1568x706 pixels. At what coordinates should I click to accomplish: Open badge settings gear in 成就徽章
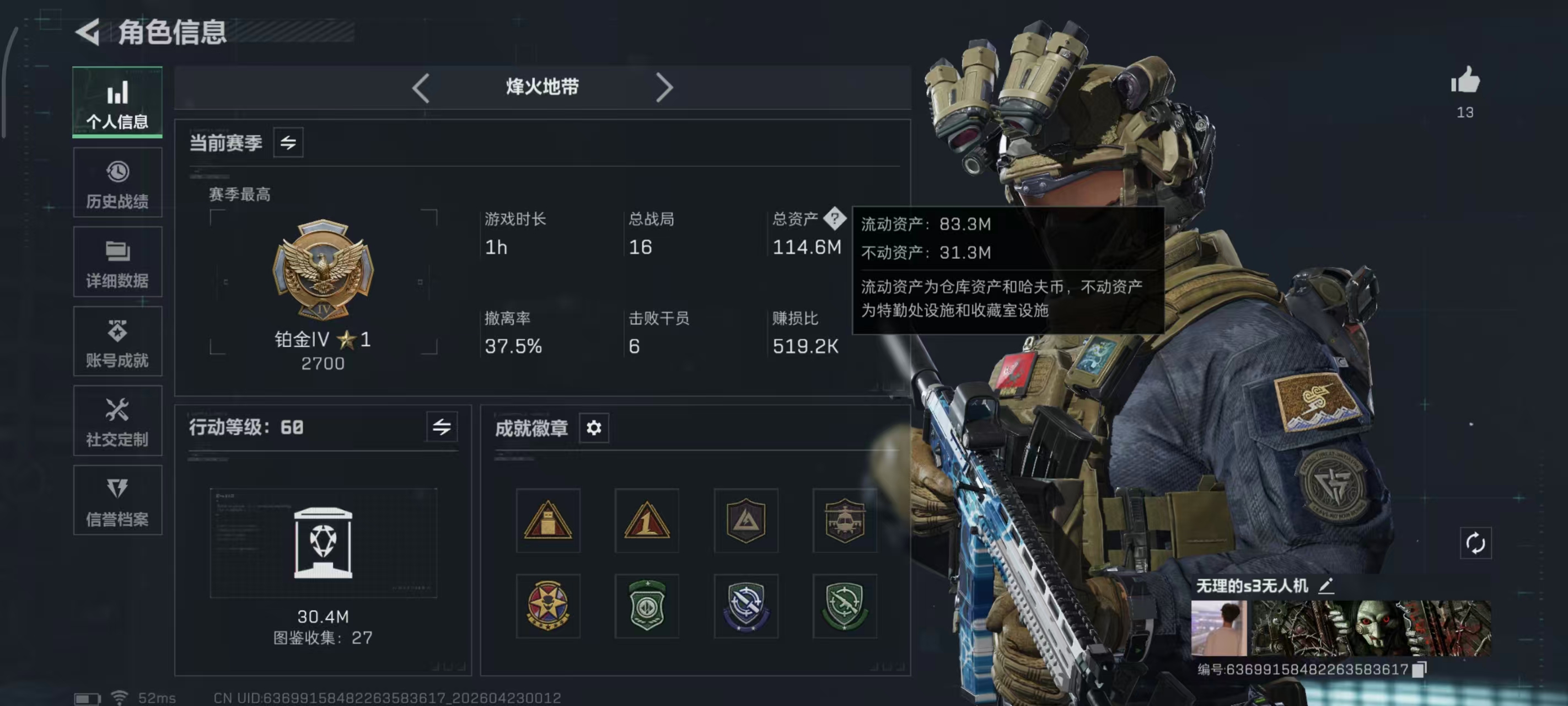pos(593,427)
